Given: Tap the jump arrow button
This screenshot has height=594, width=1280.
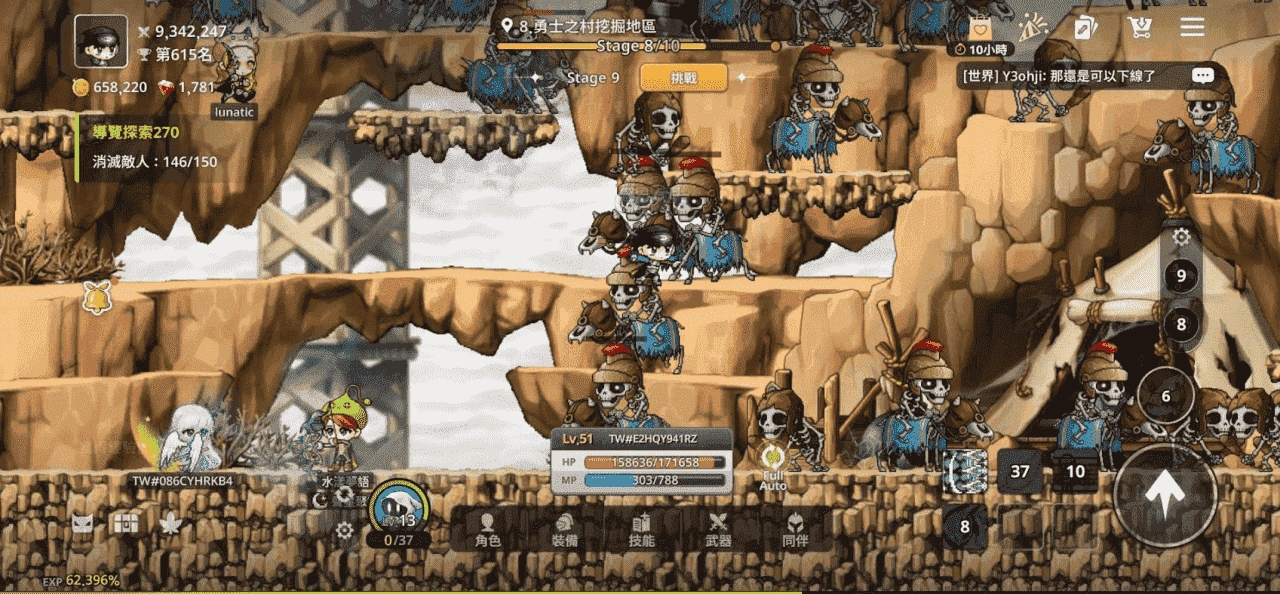Looking at the screenshot, I should pyautogui.click(x=1165, y=496).
